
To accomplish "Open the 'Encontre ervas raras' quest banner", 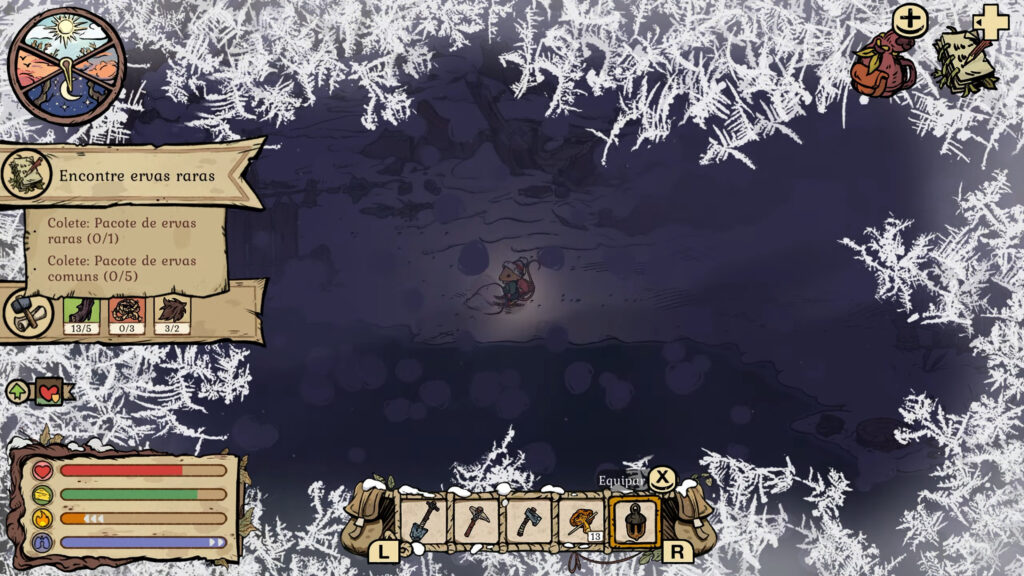I will (136, 175).
